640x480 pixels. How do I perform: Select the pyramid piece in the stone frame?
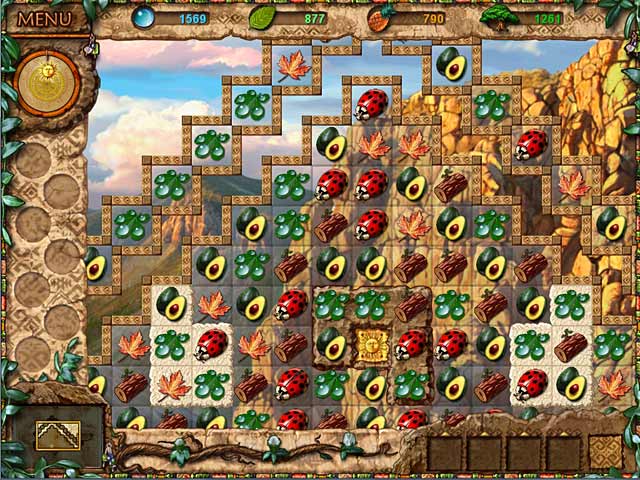point(60,432)
